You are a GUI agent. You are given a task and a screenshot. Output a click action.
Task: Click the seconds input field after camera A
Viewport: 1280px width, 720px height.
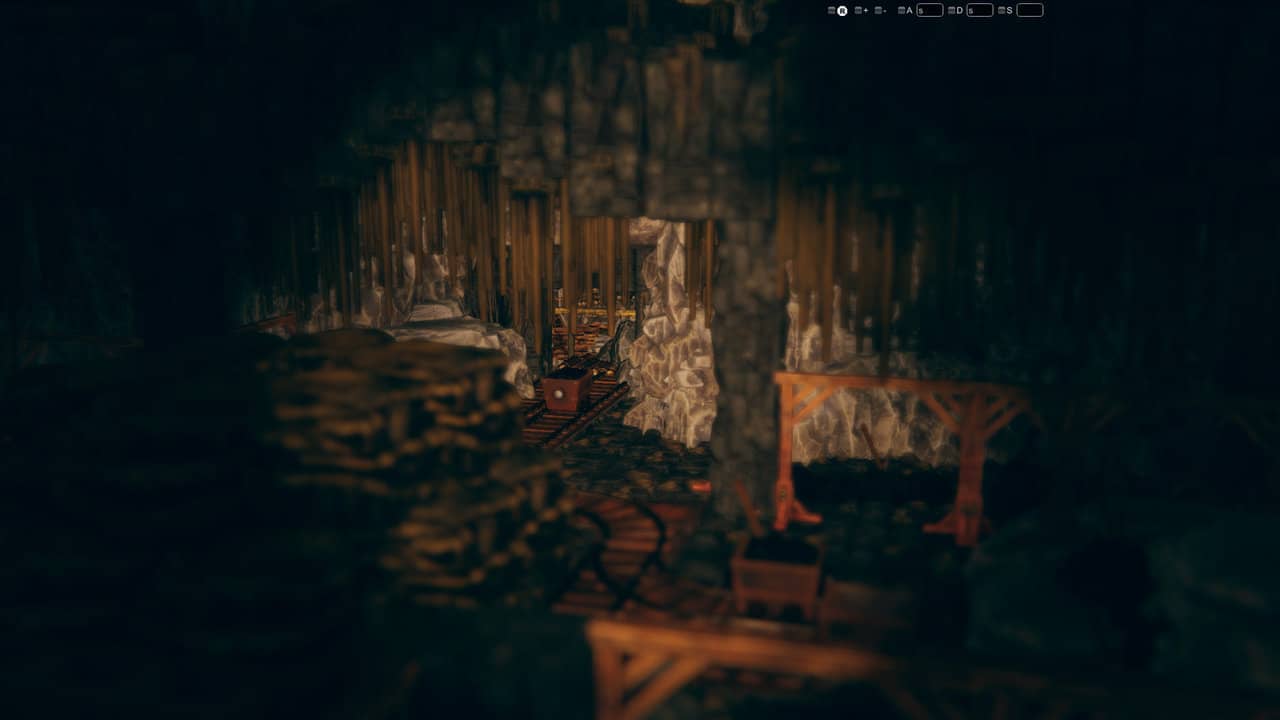point(930,9)
